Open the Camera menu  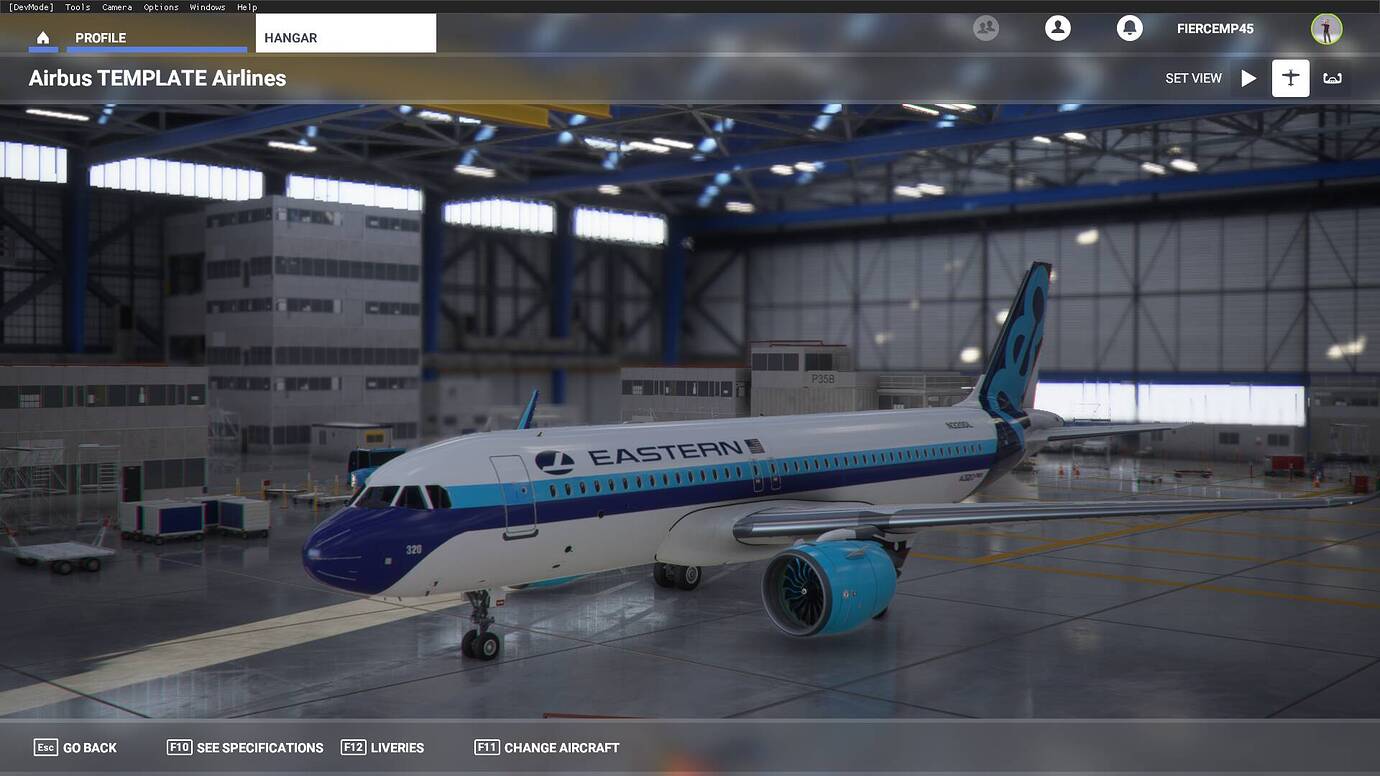click(x=116, y=6)
